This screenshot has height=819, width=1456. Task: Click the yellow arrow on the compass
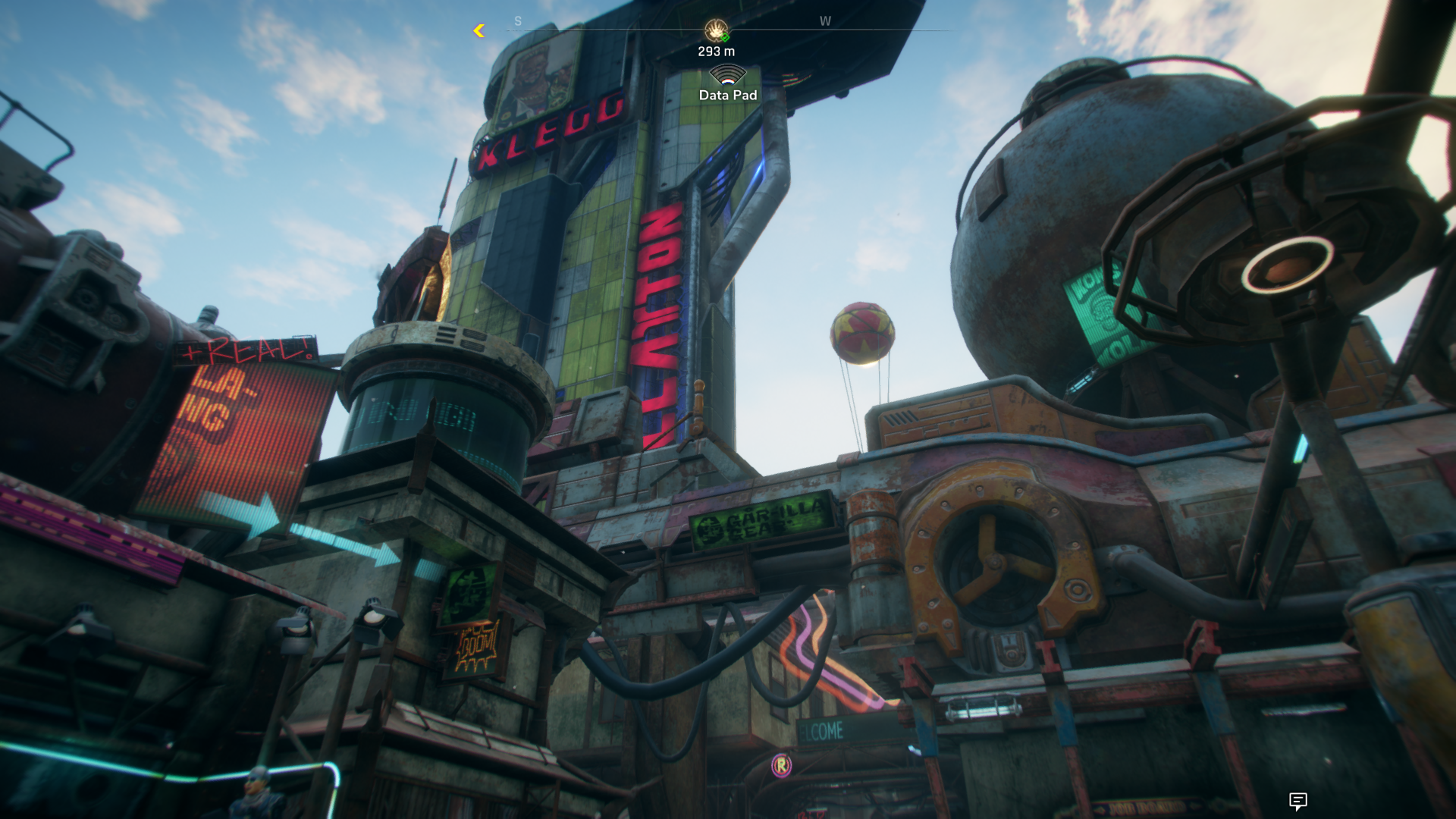[479, 30]
